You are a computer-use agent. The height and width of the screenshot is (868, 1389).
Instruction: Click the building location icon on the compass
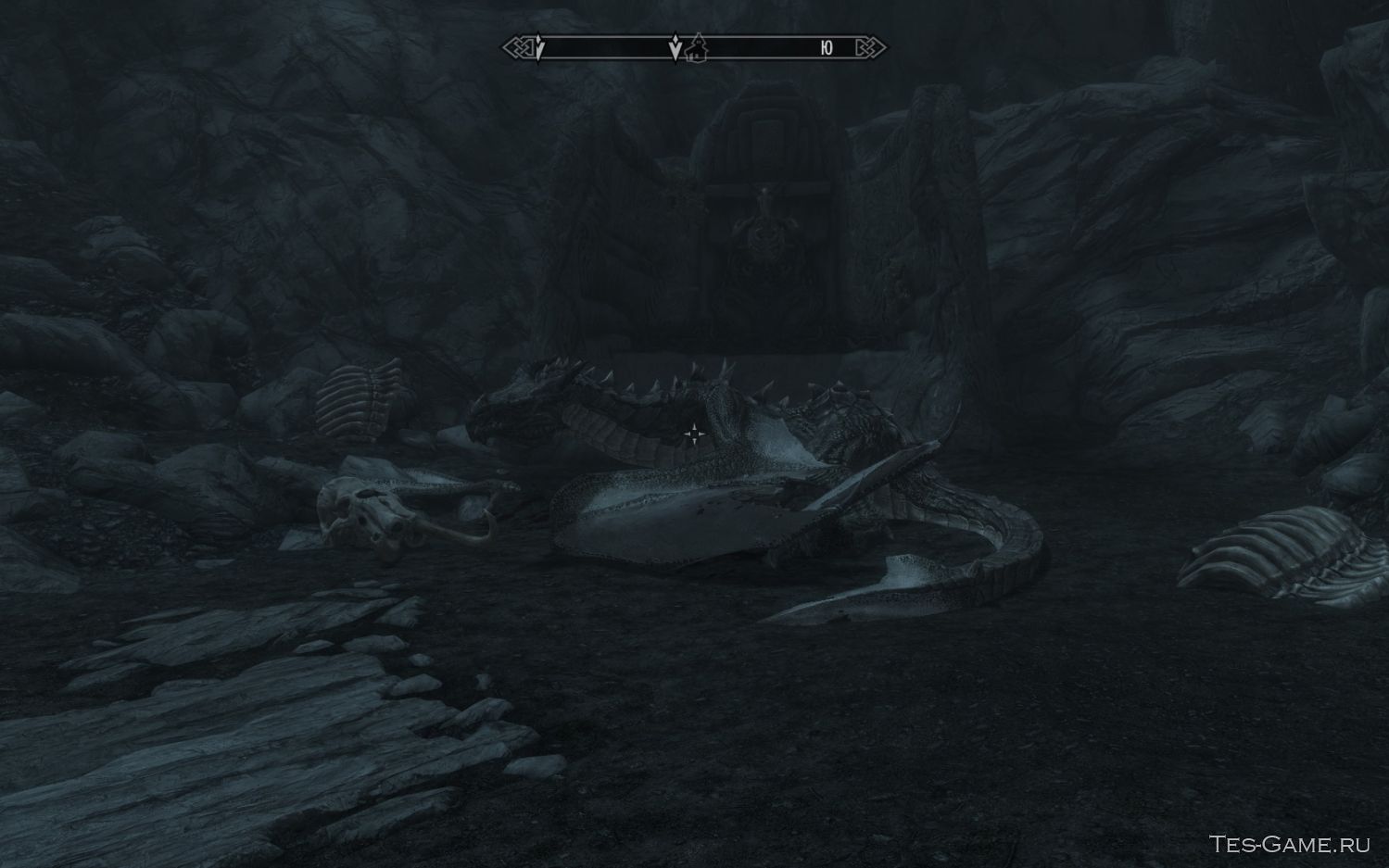click(697, 48)
